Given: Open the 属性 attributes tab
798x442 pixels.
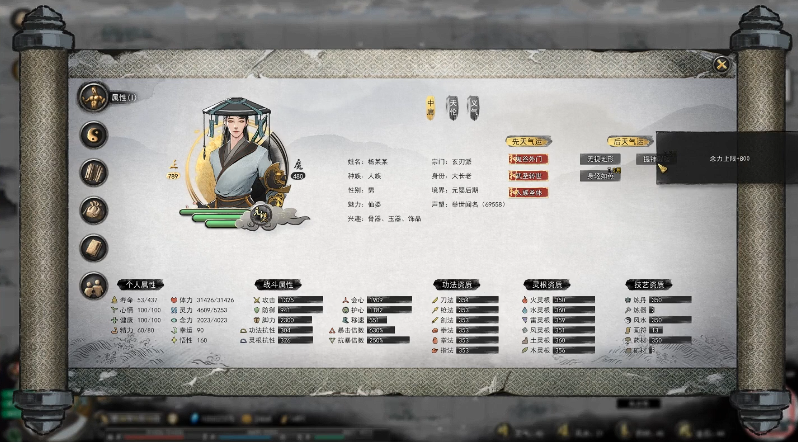Looking at the screenshot, I should (x=94, y=97).
